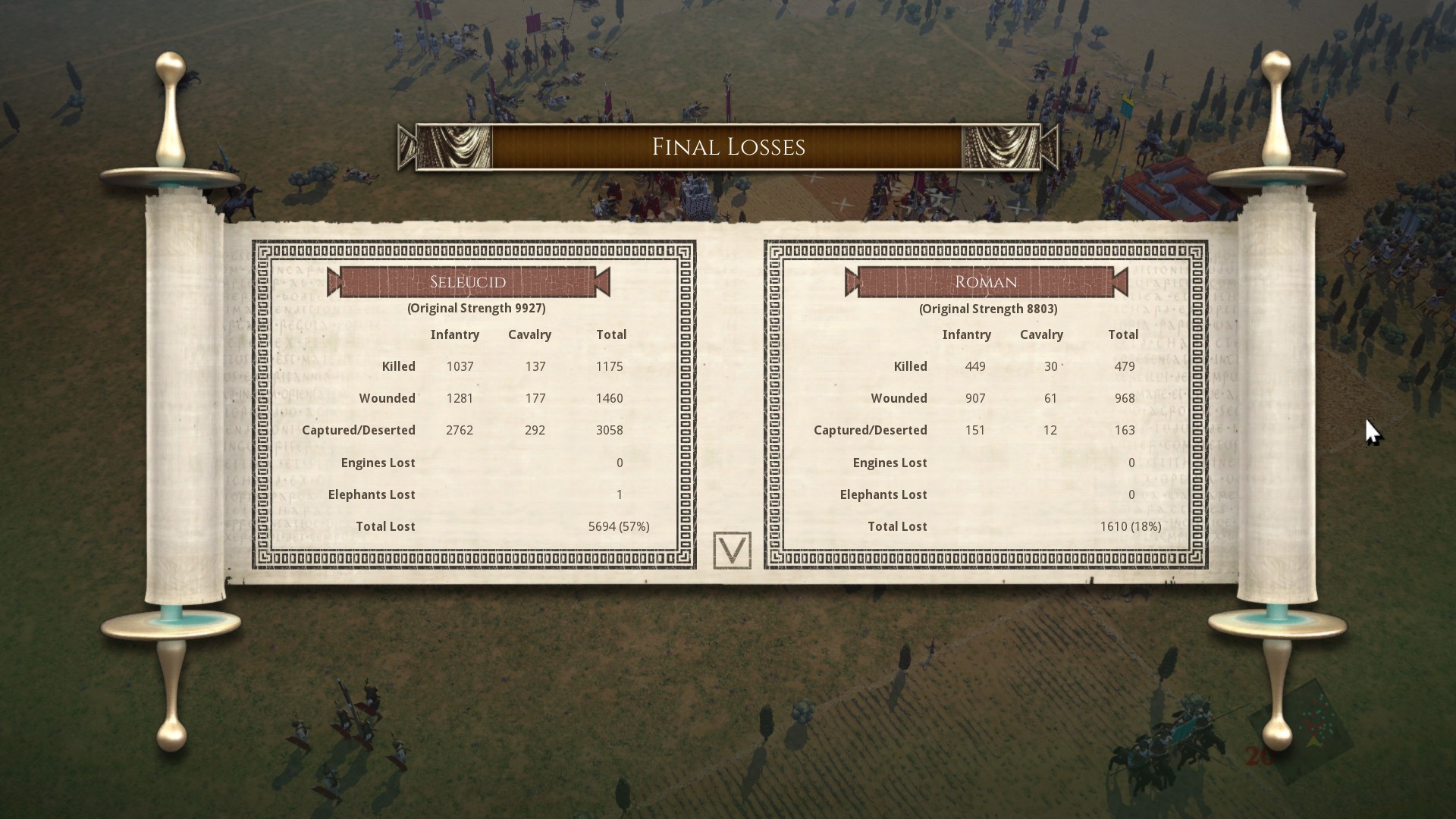Confirm the Final Losses report checkmark button
Image resolution: width=1456 pixels, height=819 pixels.
point(732,551)
